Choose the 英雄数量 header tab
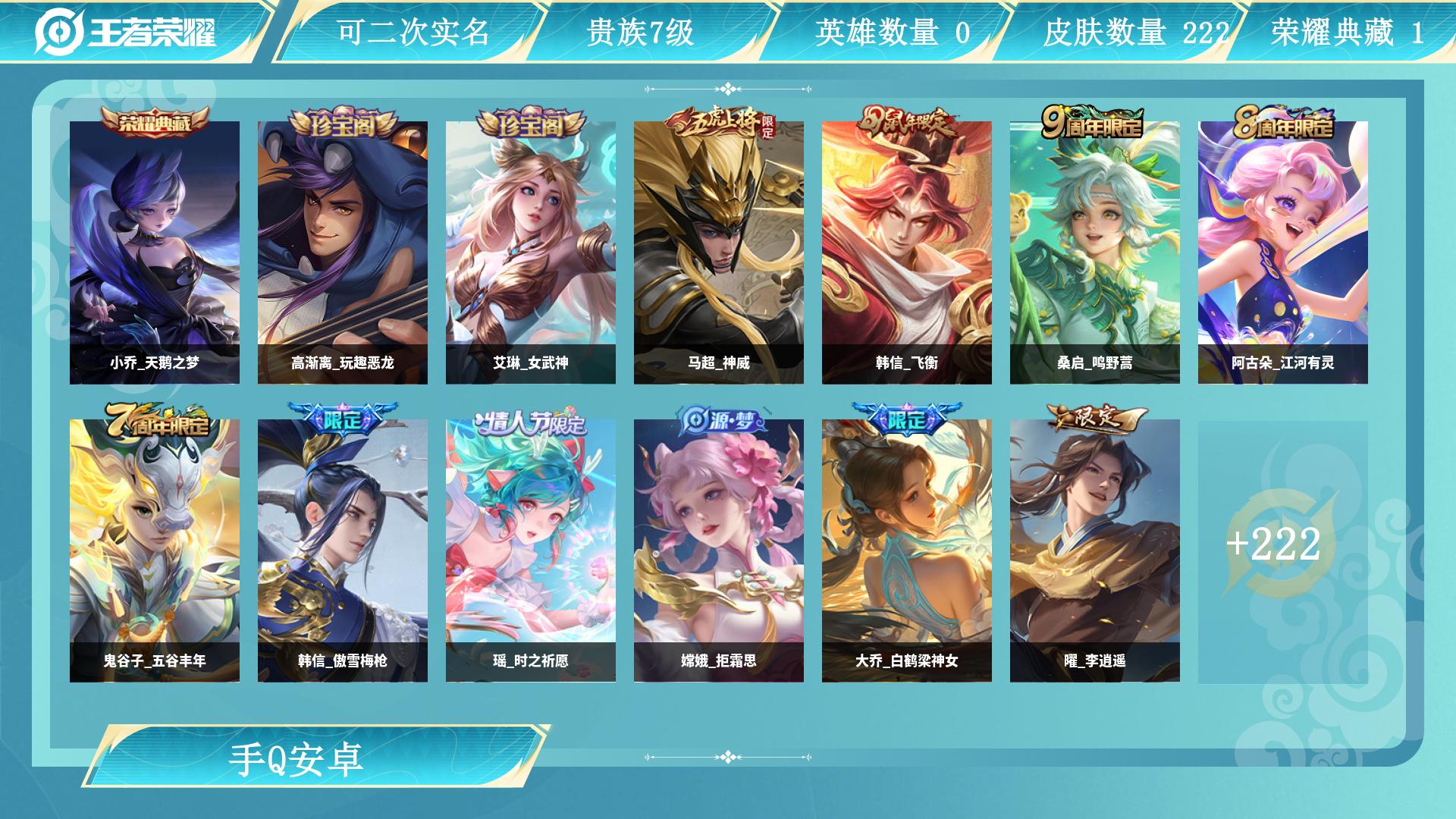This screenshot has height=819, width=1456. tap(892, 32)
